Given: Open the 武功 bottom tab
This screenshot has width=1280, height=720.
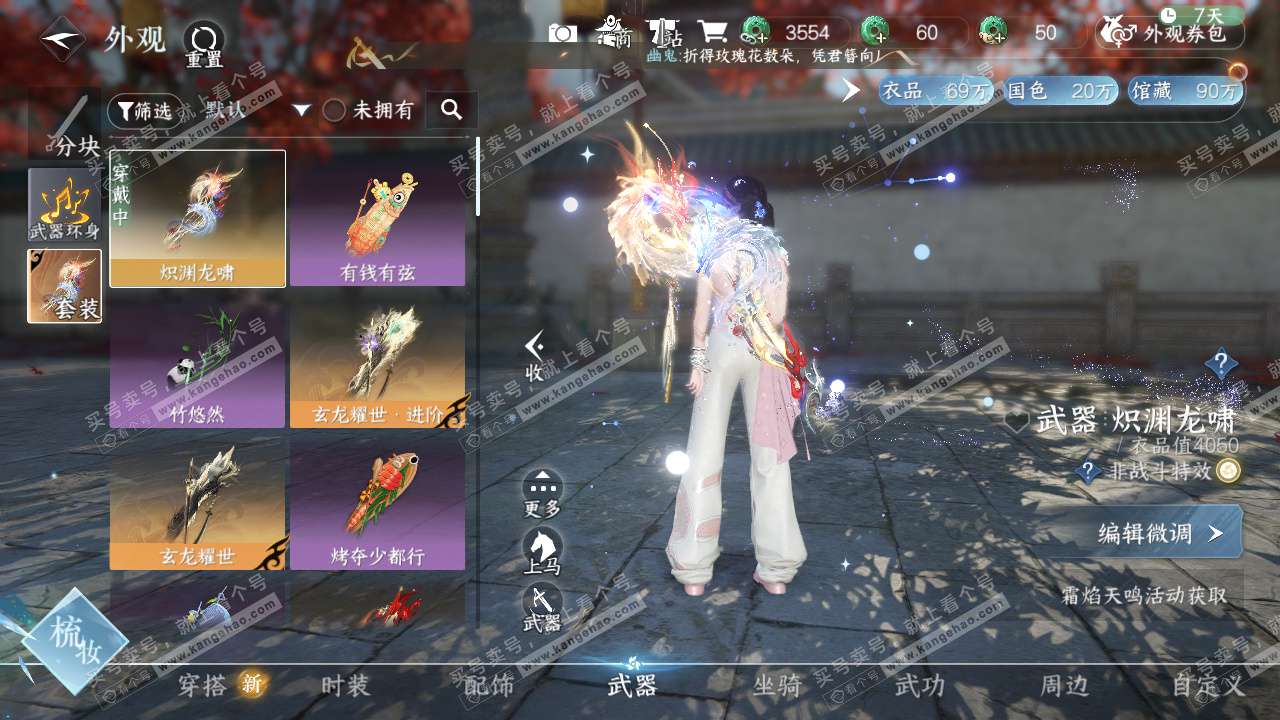Looking at the screenshot, I should coord(919,685).
